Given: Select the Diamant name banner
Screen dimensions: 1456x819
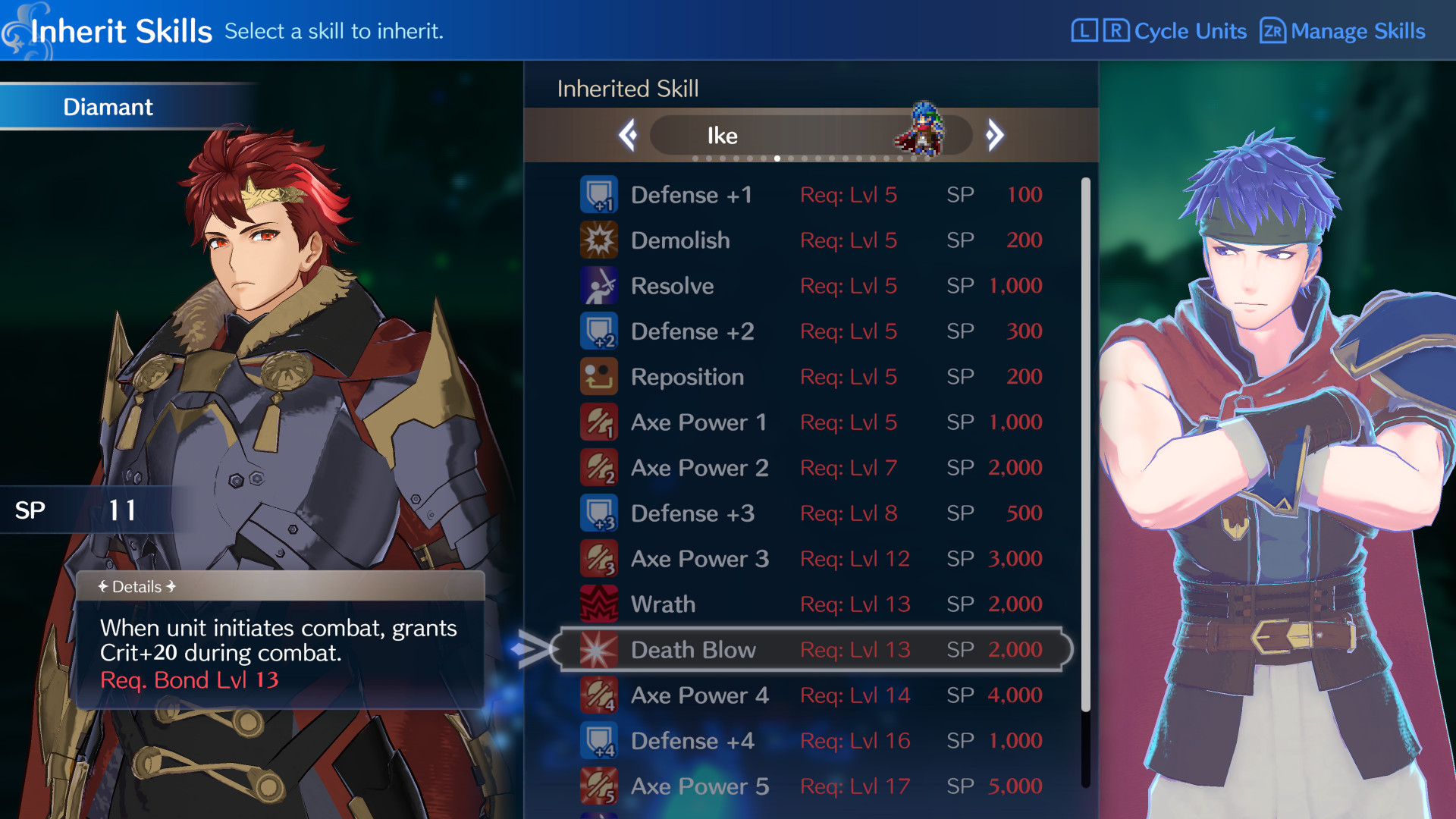Looking at the screenshot, I should coord(108,107).
